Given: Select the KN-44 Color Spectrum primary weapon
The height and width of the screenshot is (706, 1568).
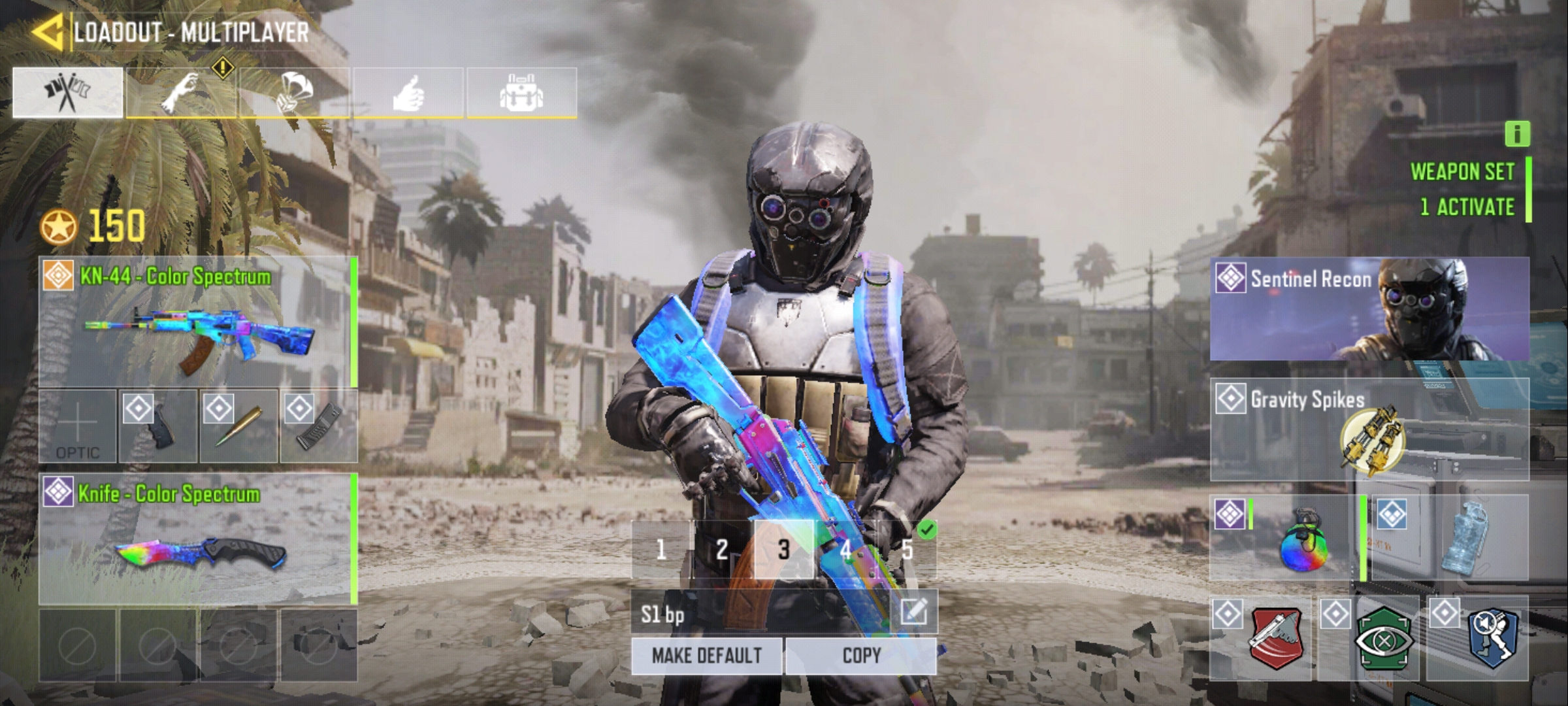Looking at the screenshot, I should (x=197, y=322).
